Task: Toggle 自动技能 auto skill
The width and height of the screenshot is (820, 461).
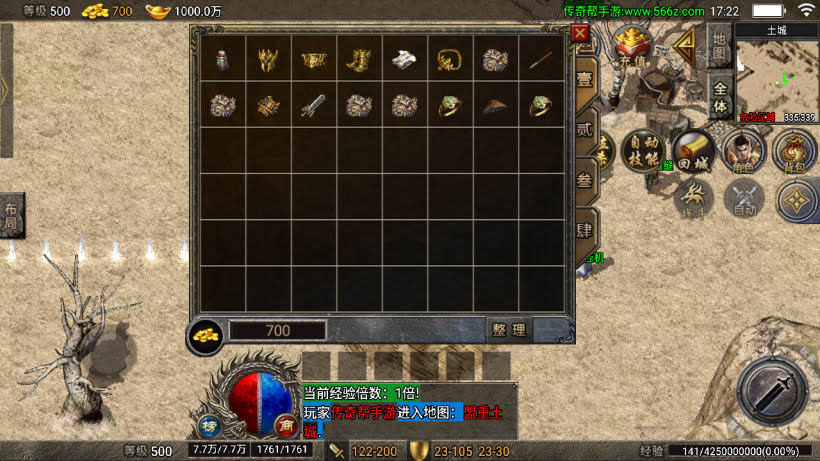Action: (x=643, y=151)
